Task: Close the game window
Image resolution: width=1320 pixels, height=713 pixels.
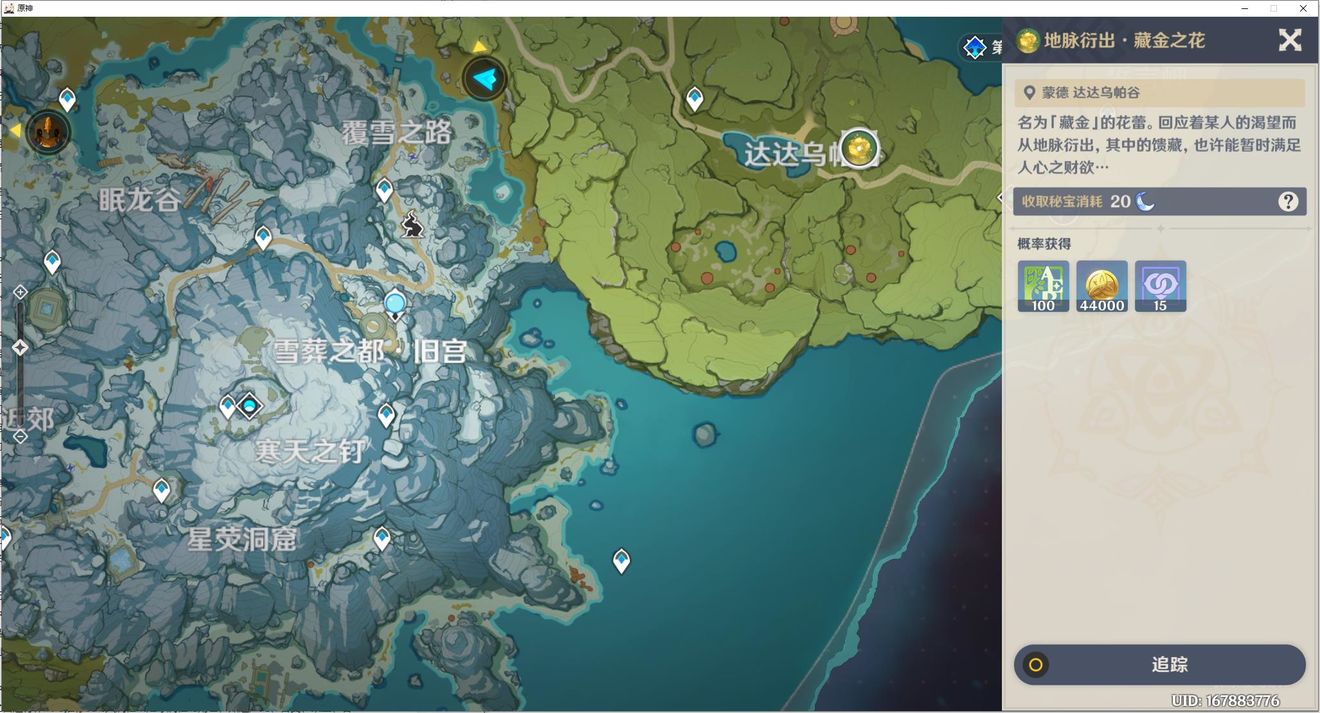Action: pos(1304,8)
